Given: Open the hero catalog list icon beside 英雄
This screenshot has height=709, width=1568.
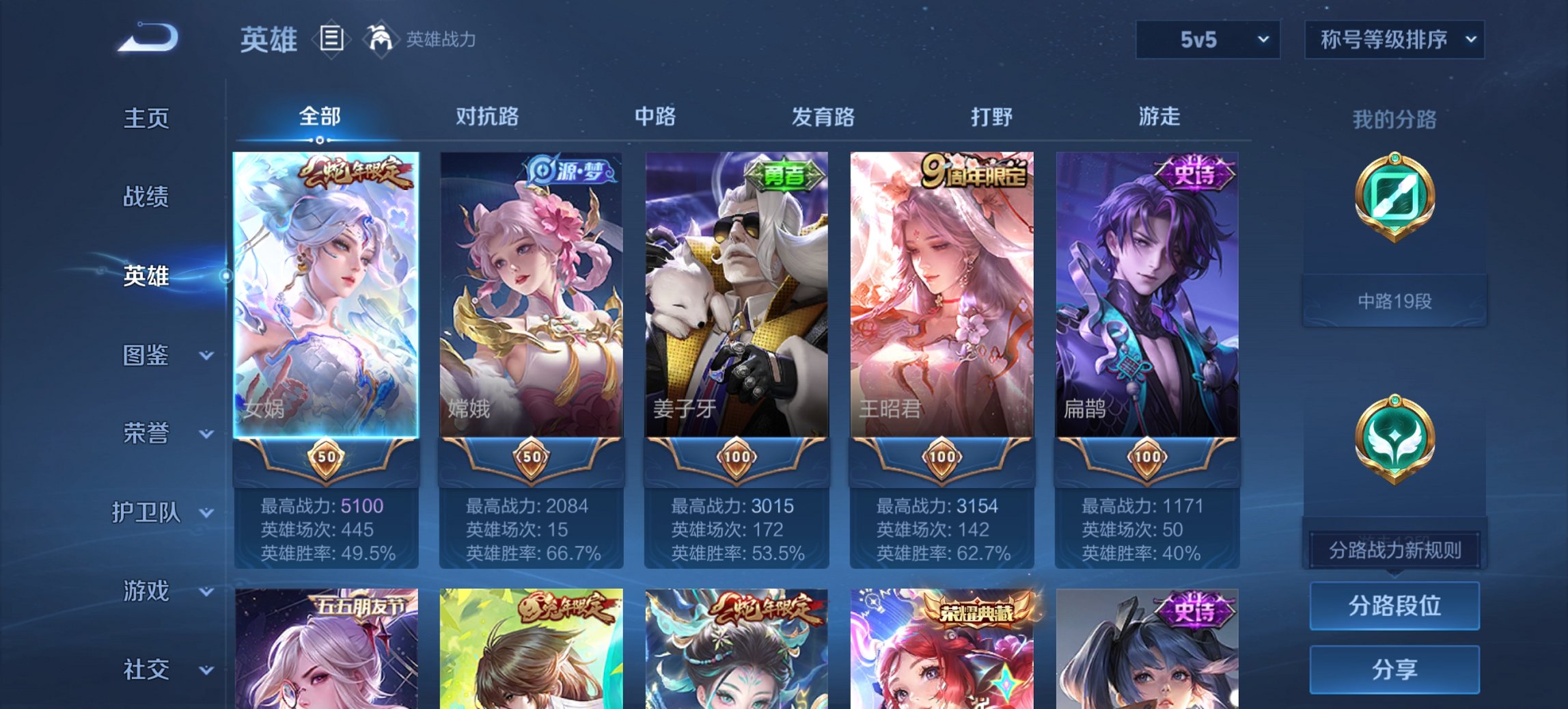Looking at the screenshot, I should tap(331, 39).
